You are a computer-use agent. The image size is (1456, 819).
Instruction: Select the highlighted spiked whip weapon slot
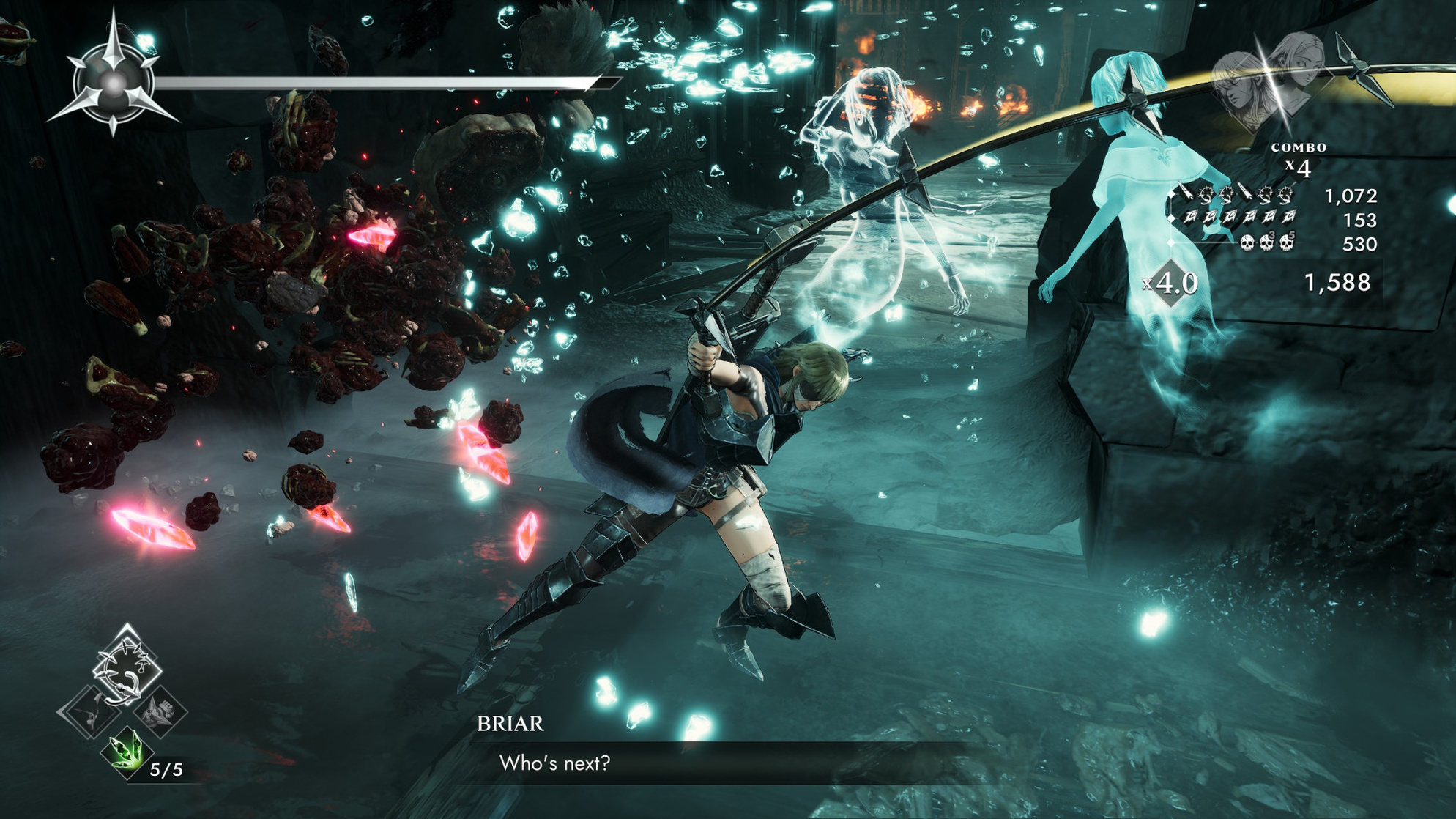(127, 667)
